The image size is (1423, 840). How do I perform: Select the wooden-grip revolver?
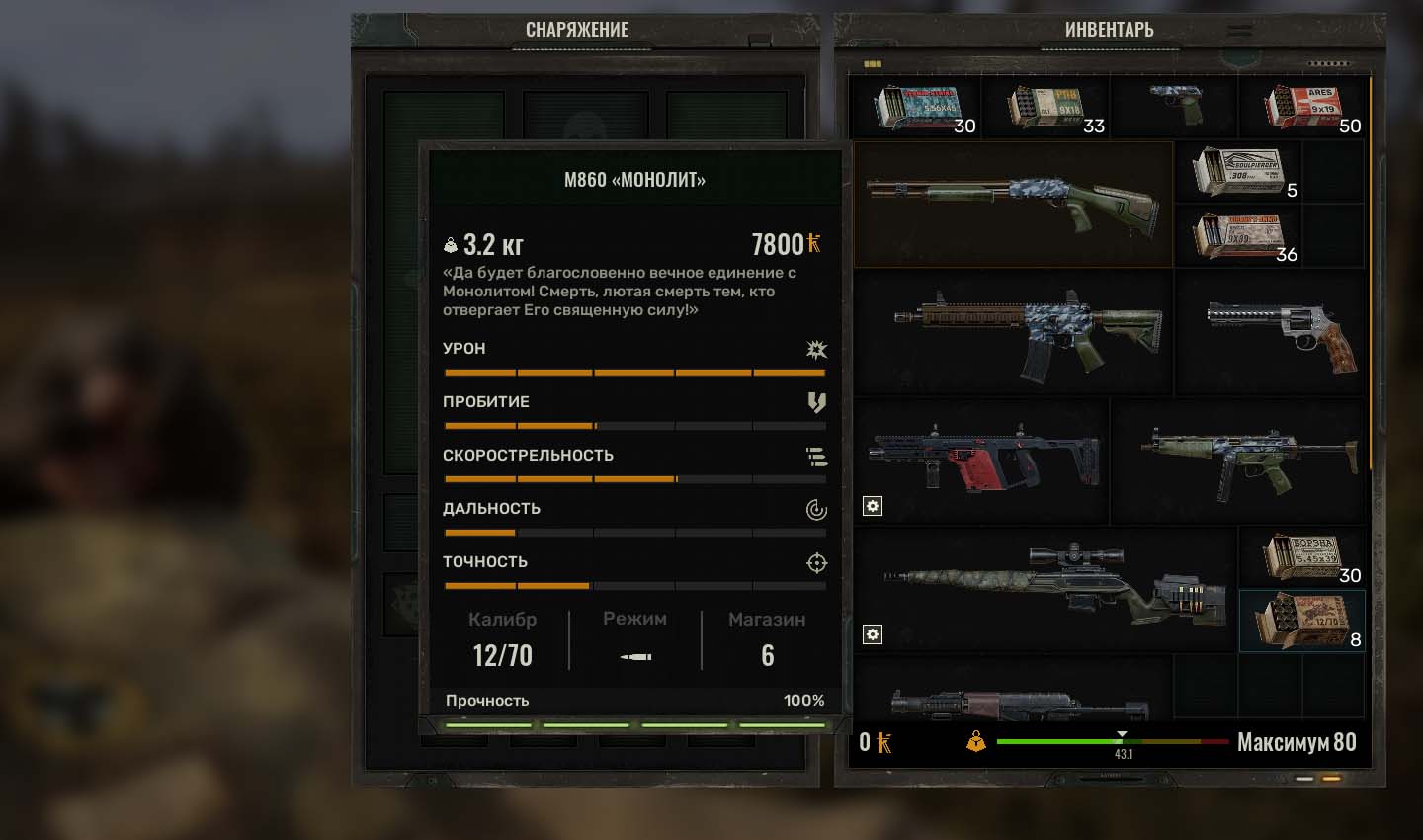(x=1284, y=334)
